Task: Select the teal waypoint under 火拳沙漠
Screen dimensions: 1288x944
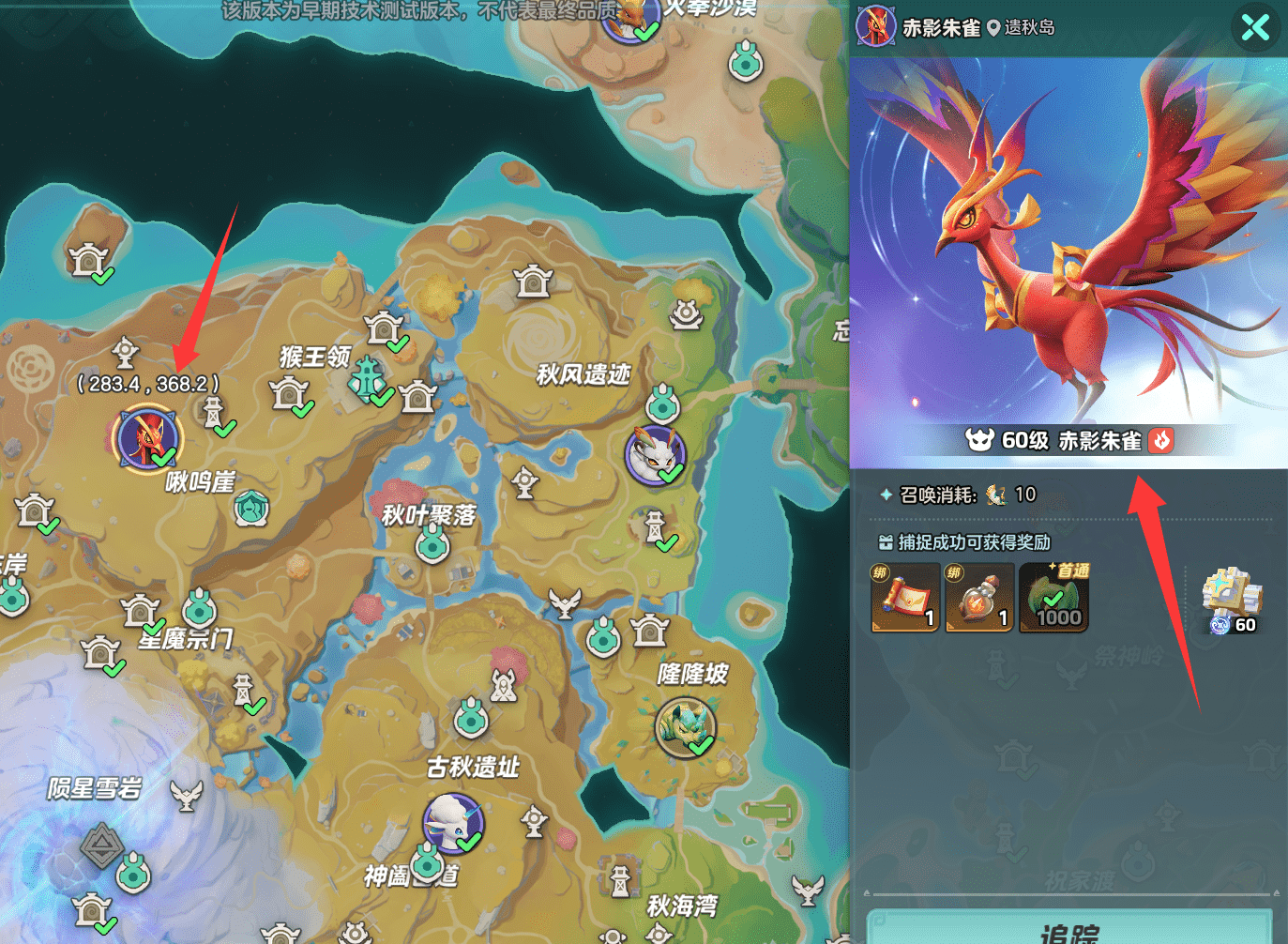Action: [x=746, y=62]
